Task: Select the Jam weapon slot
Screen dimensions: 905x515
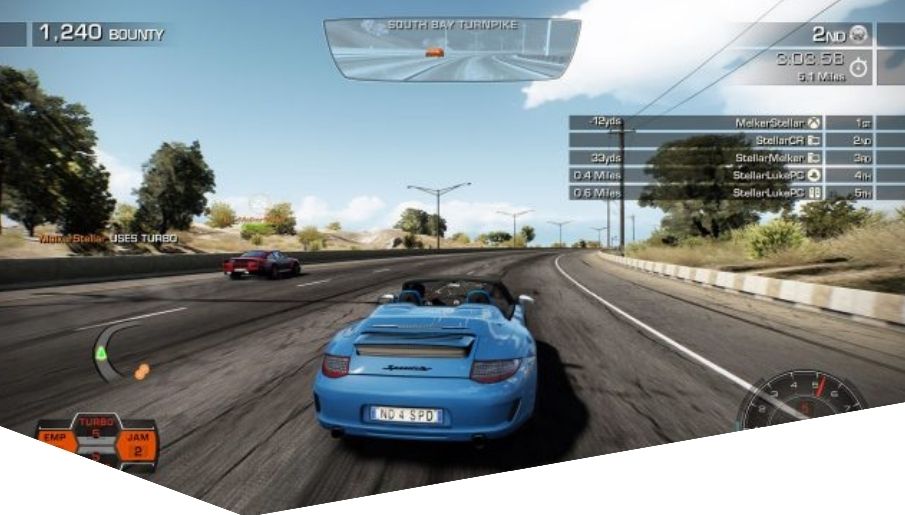Action: (x=137, y=443)
